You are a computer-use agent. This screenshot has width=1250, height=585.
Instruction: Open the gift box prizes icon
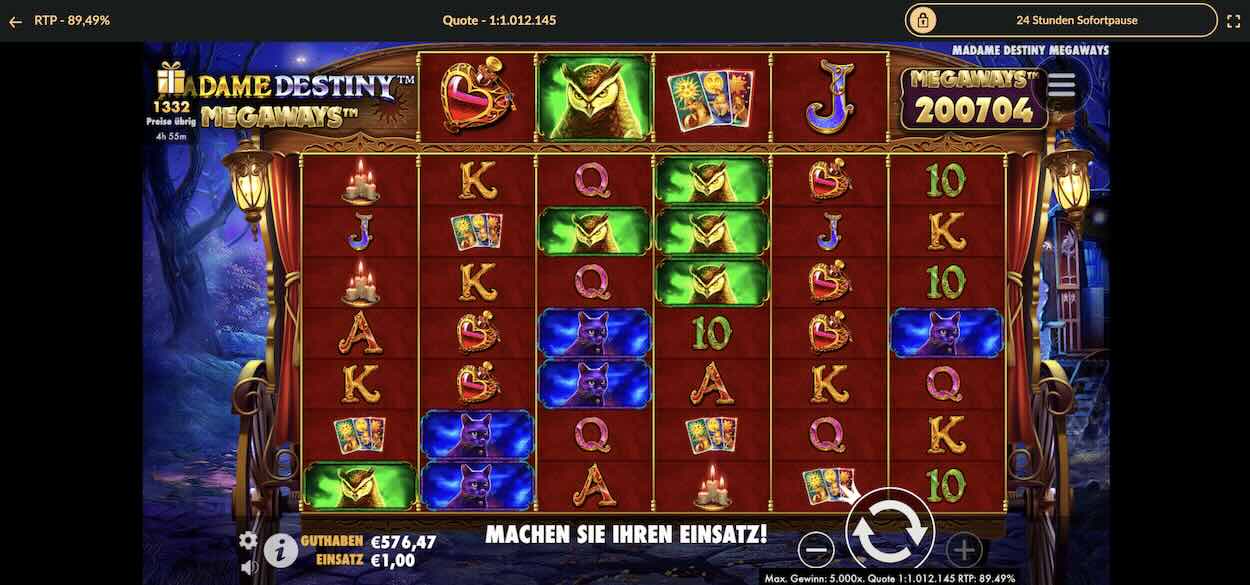coord(170,79)
